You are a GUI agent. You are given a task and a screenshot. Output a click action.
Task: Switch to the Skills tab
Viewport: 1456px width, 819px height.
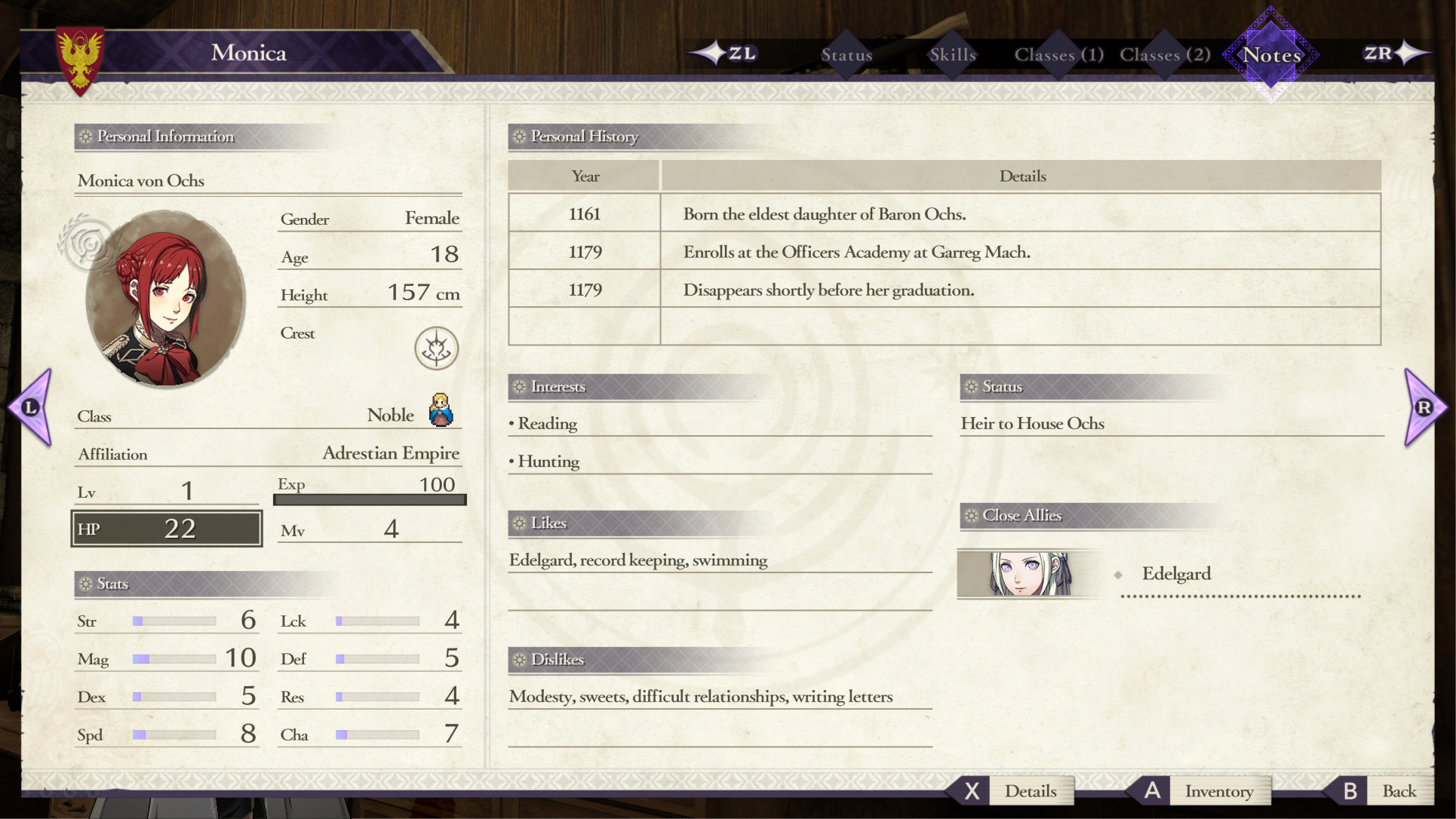(x=951, y=54)
